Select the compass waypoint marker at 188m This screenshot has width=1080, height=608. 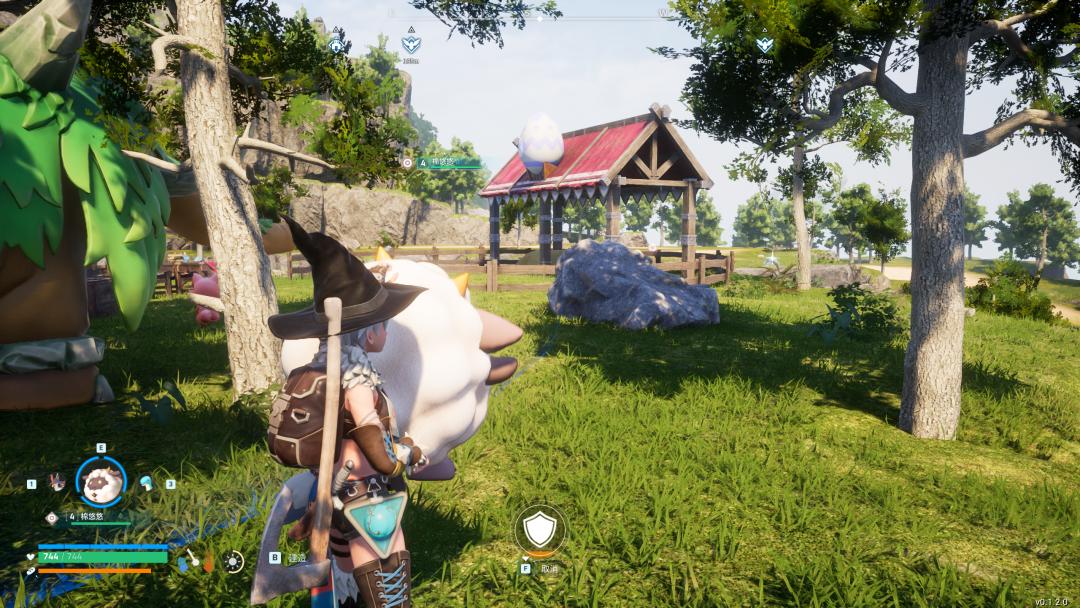(x=410, y=44)
